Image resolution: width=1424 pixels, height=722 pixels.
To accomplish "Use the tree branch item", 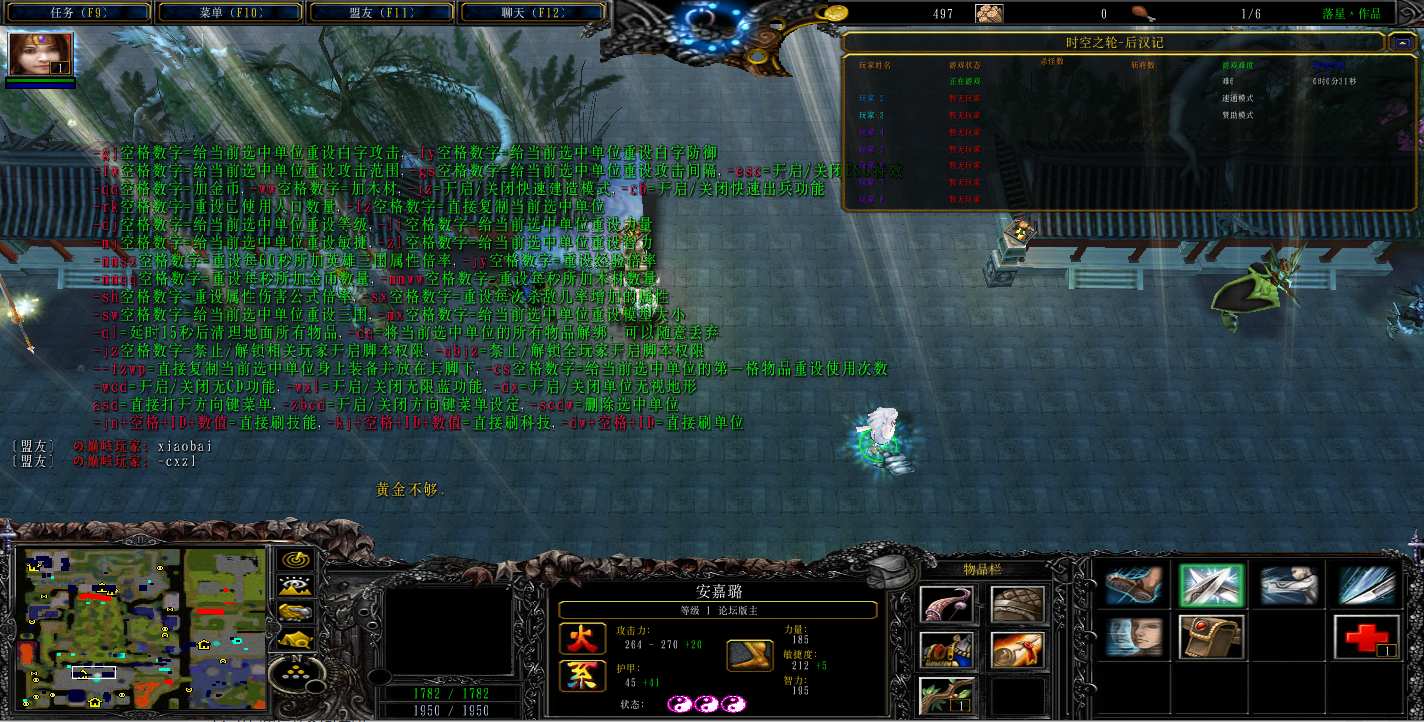I will (x=945, y=695).
